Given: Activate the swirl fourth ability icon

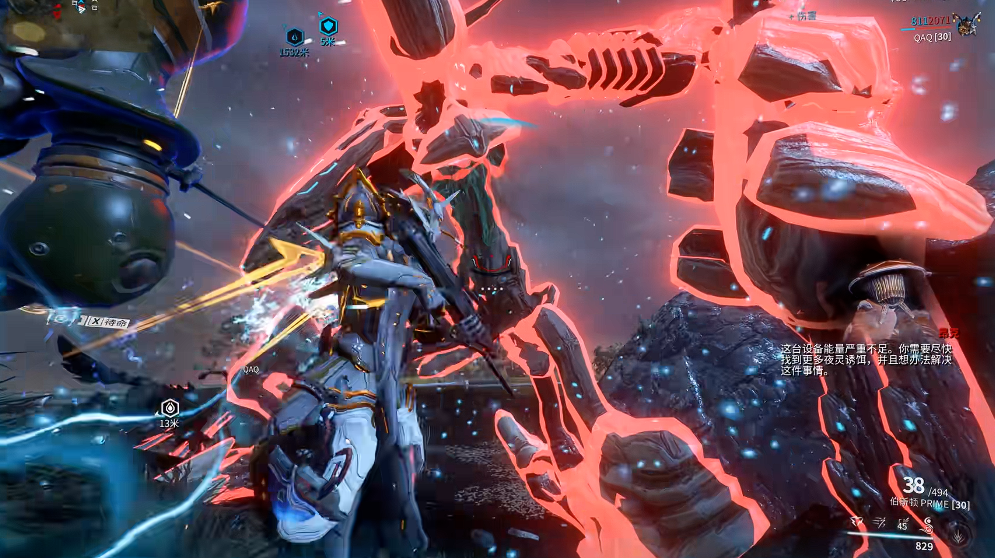Looking at the screenshot, I should (927, 521).
